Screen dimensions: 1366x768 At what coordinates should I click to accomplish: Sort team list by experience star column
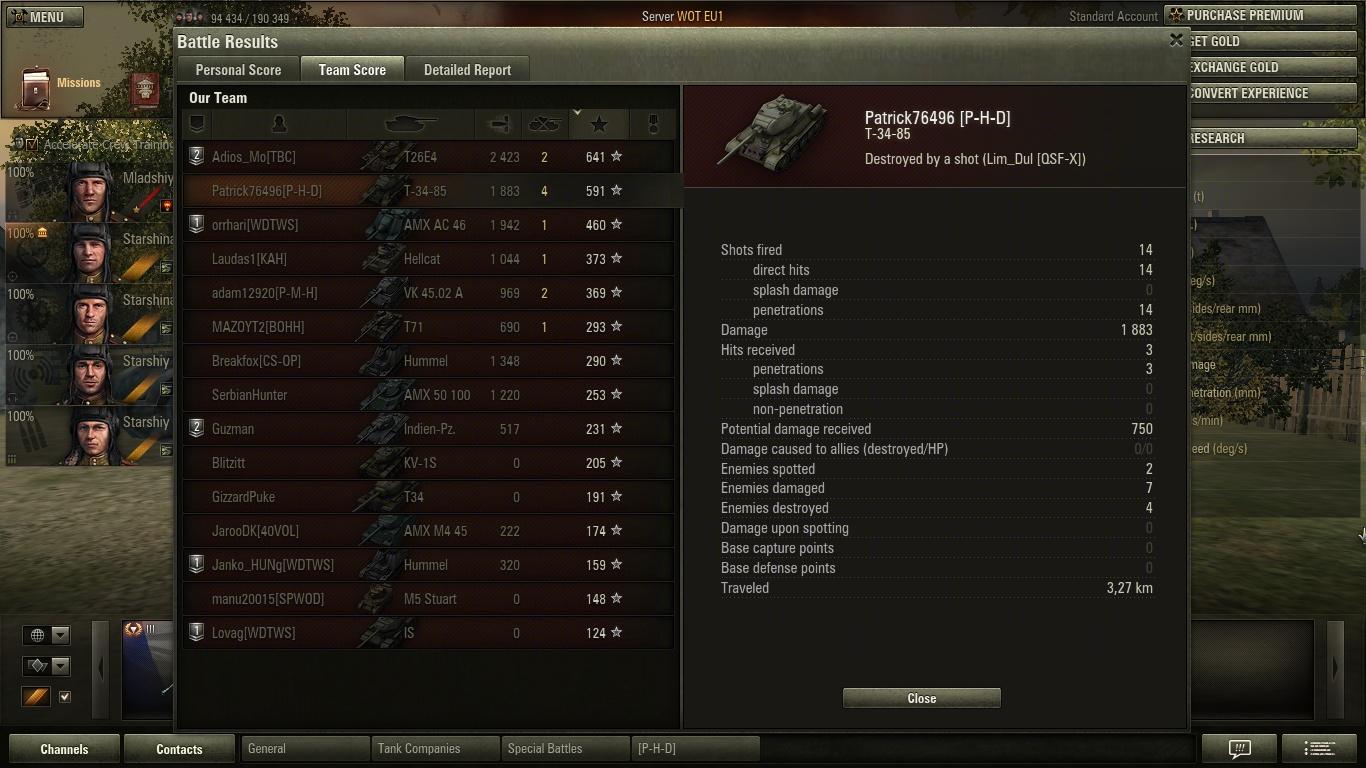(x=599, y=124)
